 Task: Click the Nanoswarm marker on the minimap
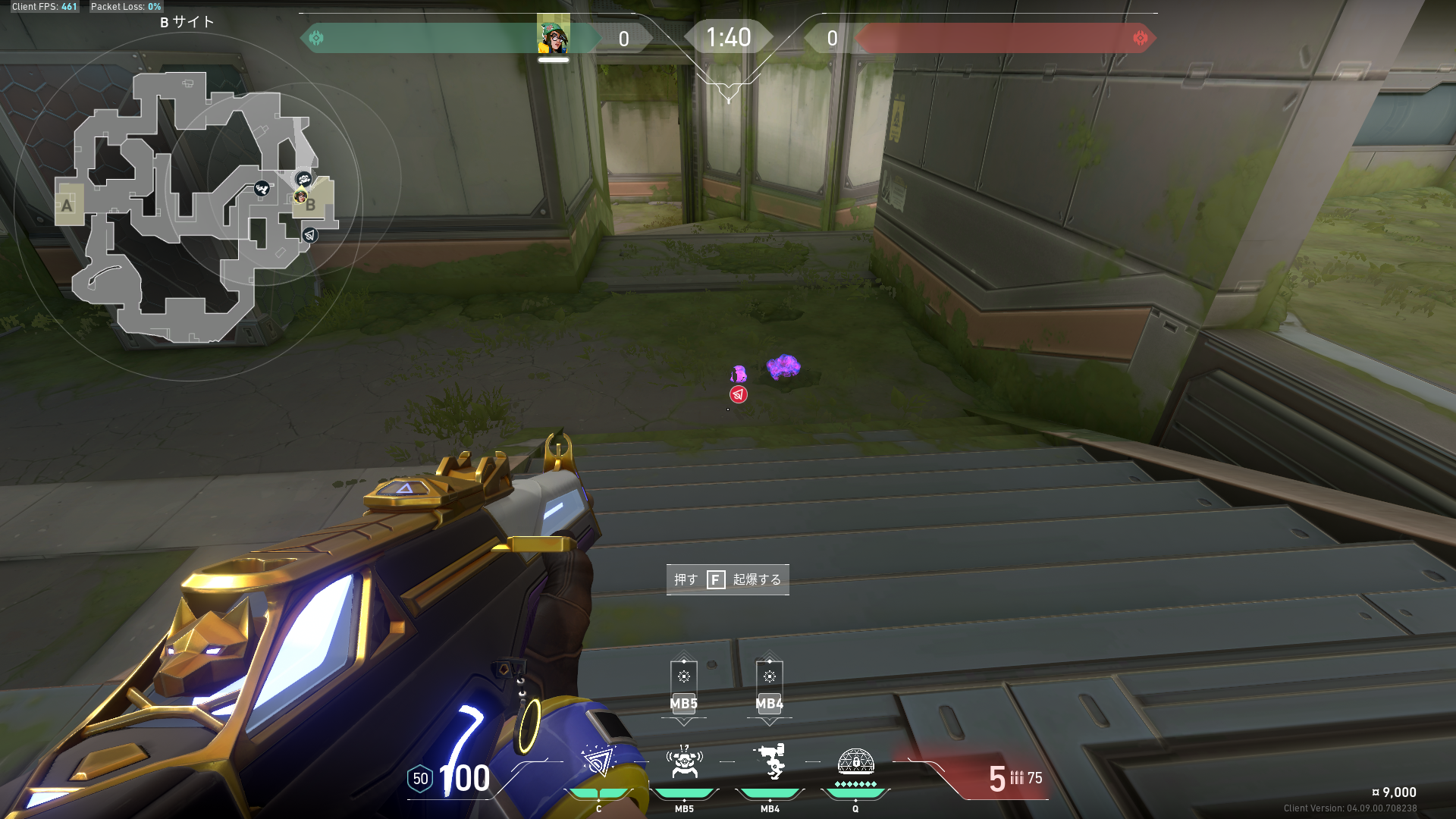click(309, 235)
